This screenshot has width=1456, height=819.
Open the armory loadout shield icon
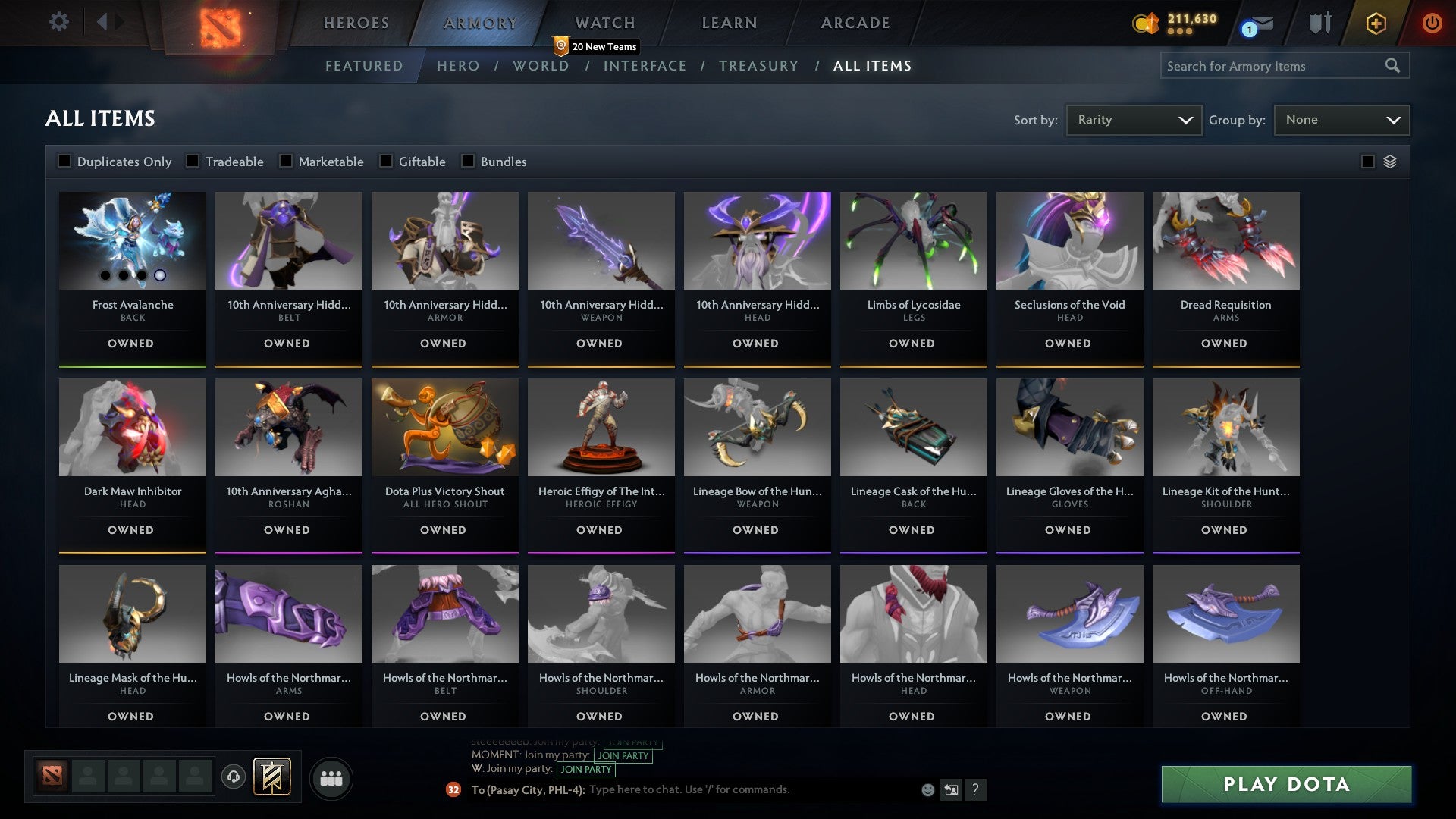1319,23
